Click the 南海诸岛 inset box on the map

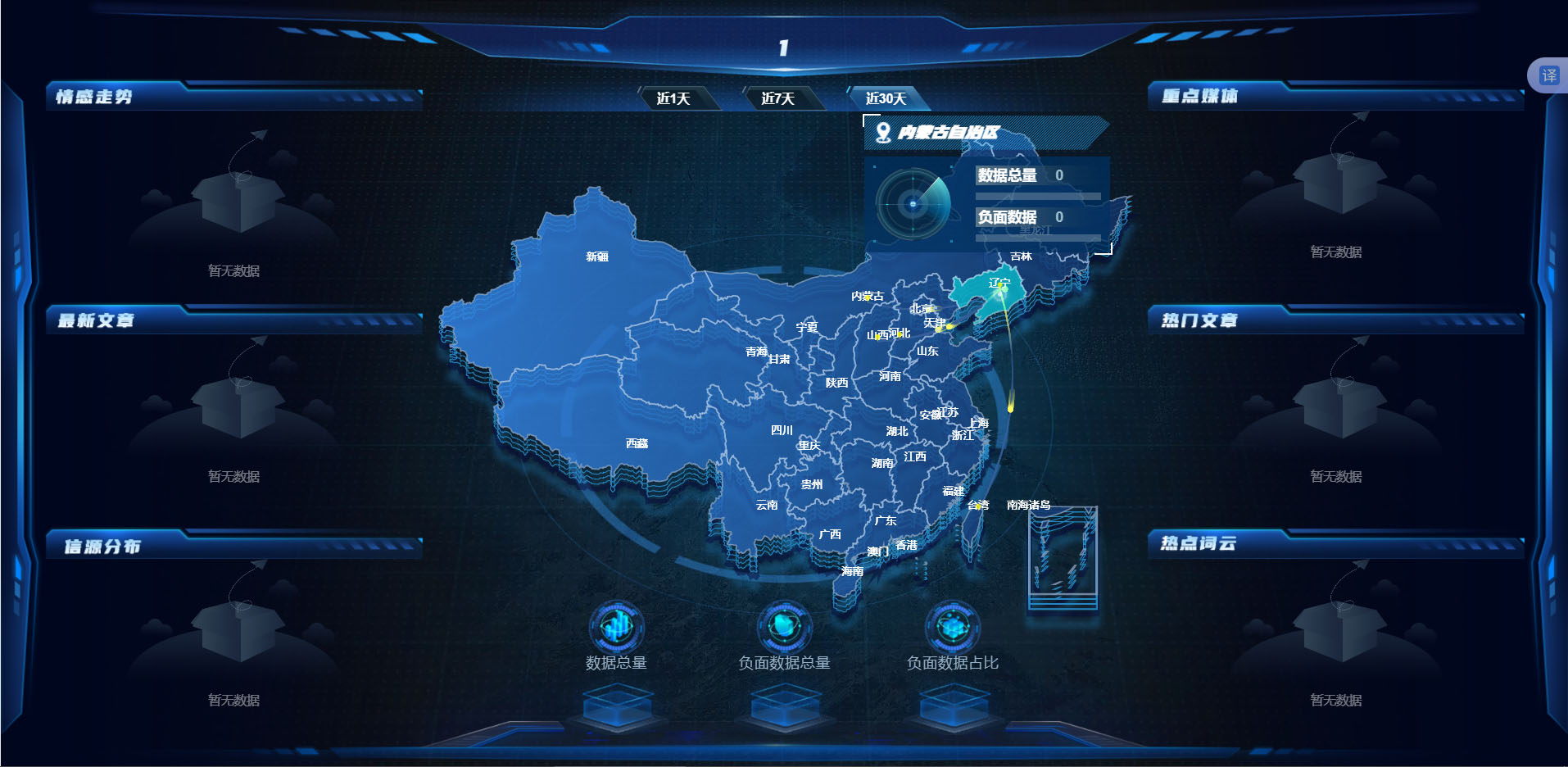pyautogui.click(x=1061, y=549)
